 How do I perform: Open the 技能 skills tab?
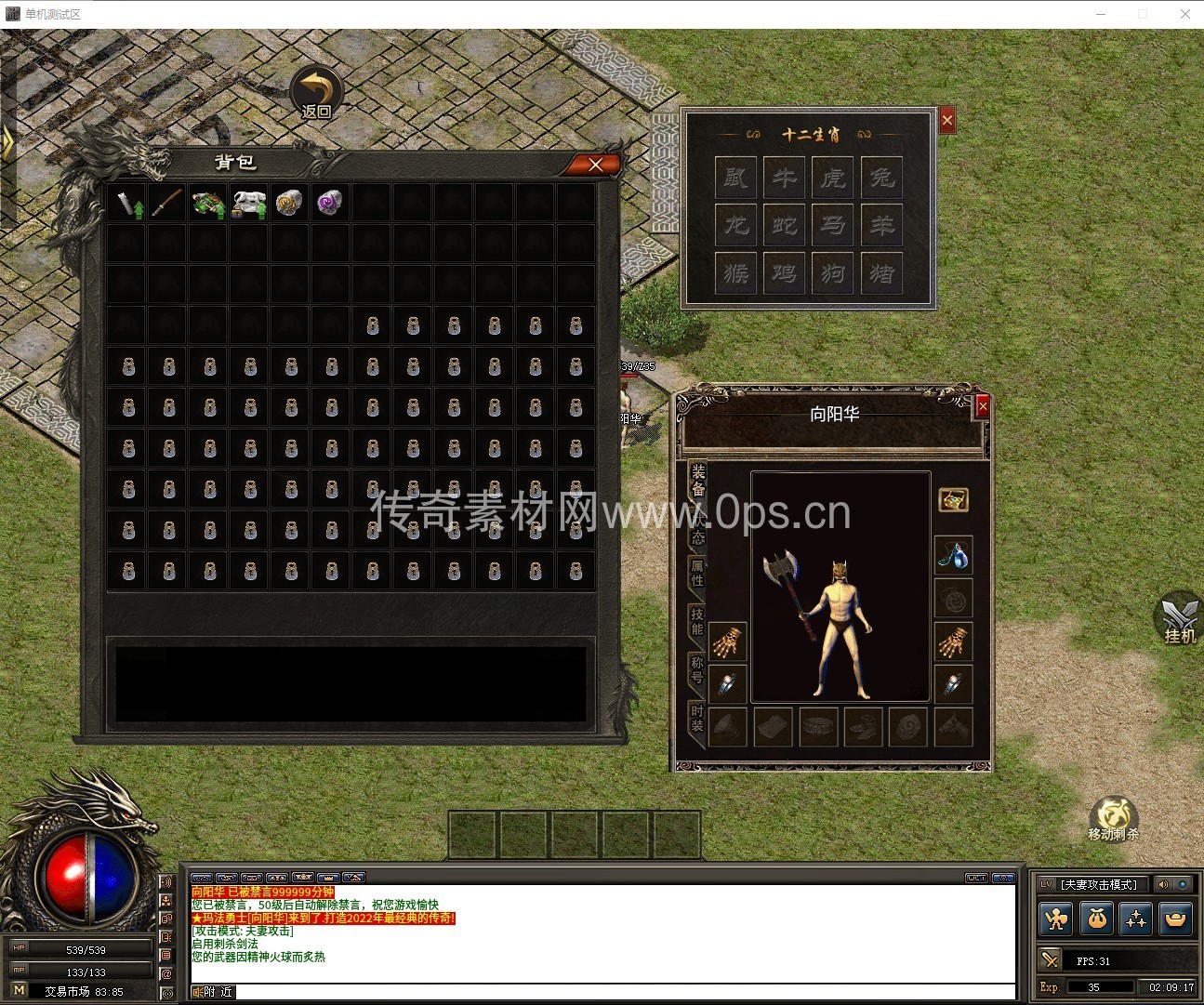click(x=697, y=620)
